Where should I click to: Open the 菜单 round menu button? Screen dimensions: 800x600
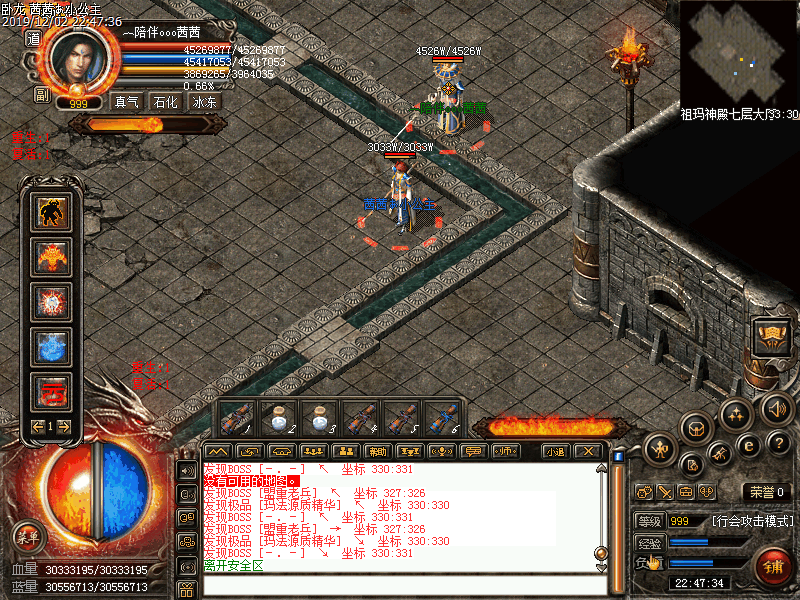pyautogui.click(x=28, y=537)
